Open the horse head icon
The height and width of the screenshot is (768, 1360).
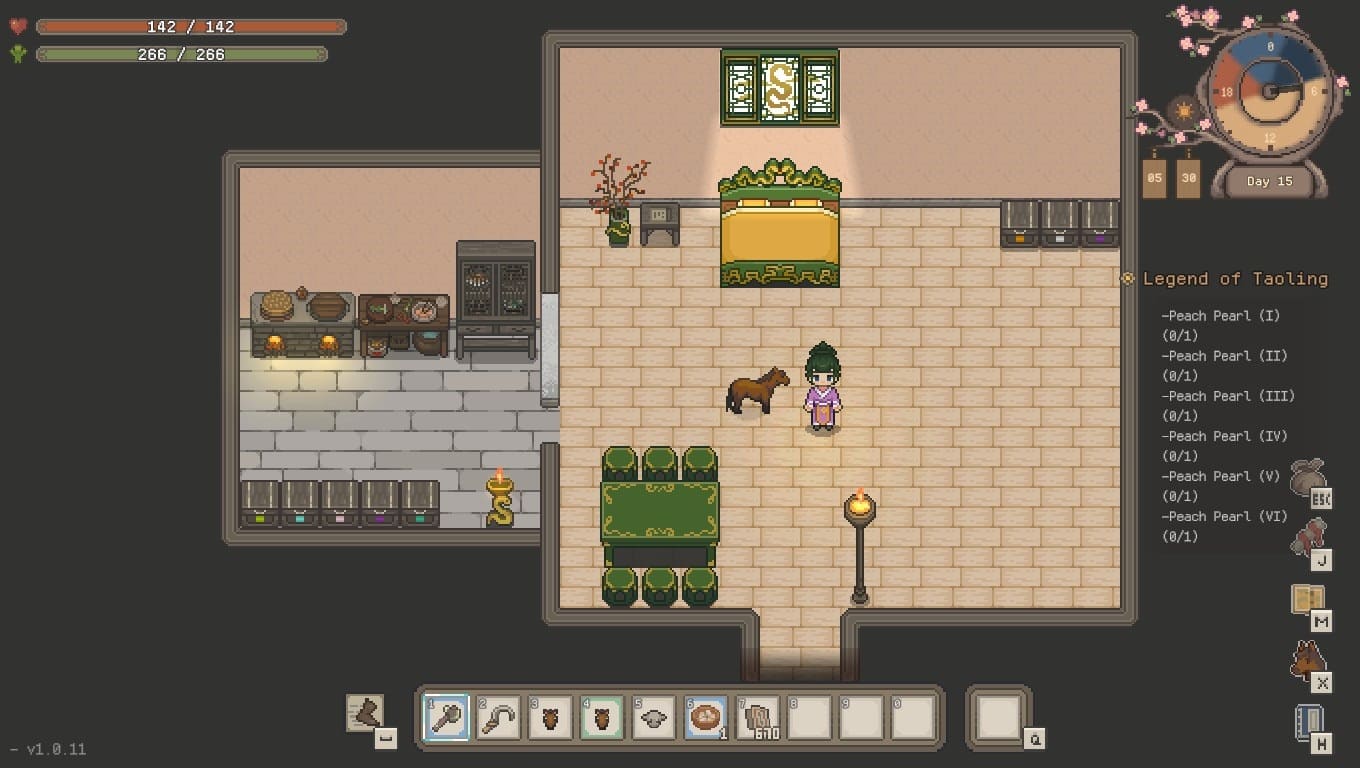[x=1307, y=660]
